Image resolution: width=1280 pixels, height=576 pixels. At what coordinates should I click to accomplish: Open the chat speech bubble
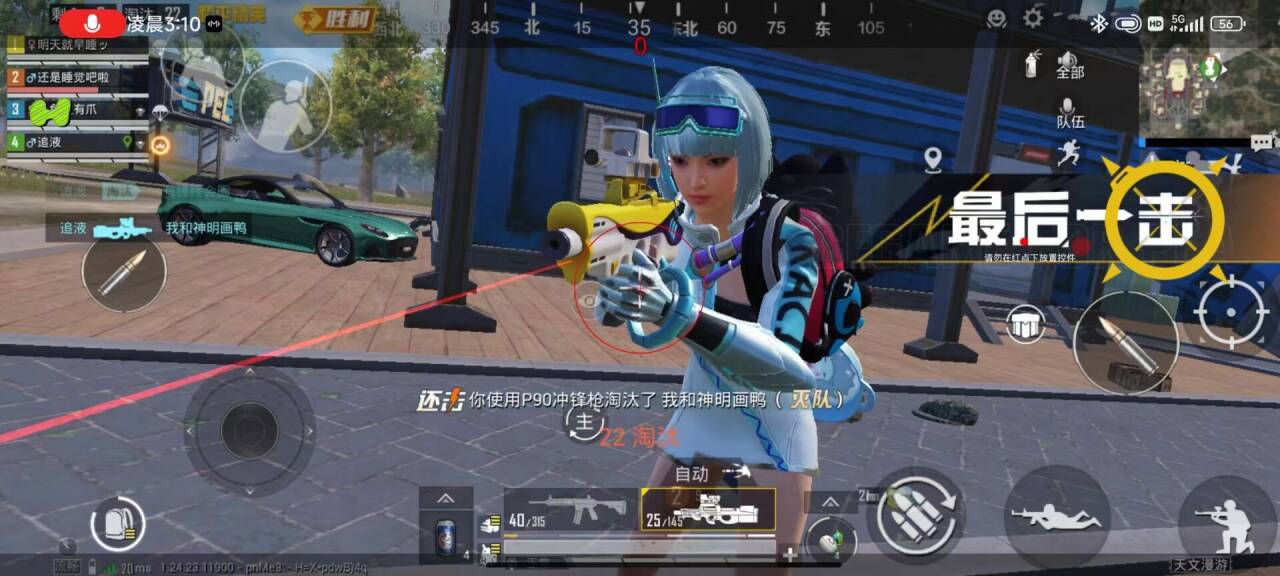(x=1263, y=143)
